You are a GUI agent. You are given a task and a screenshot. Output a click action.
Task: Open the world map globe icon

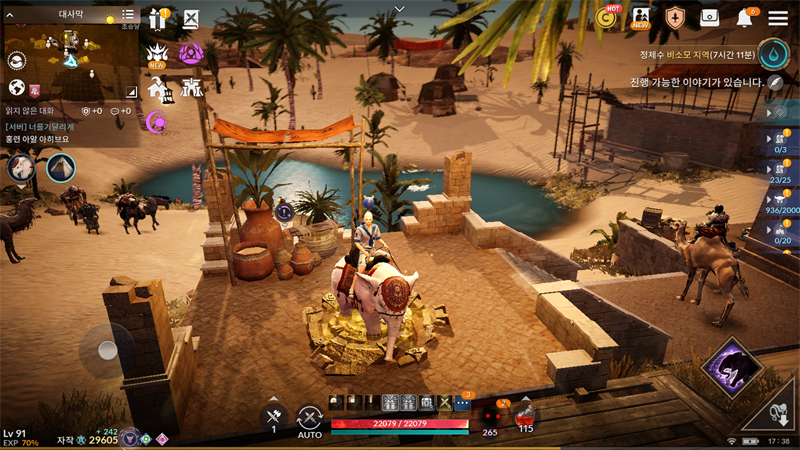16,87
